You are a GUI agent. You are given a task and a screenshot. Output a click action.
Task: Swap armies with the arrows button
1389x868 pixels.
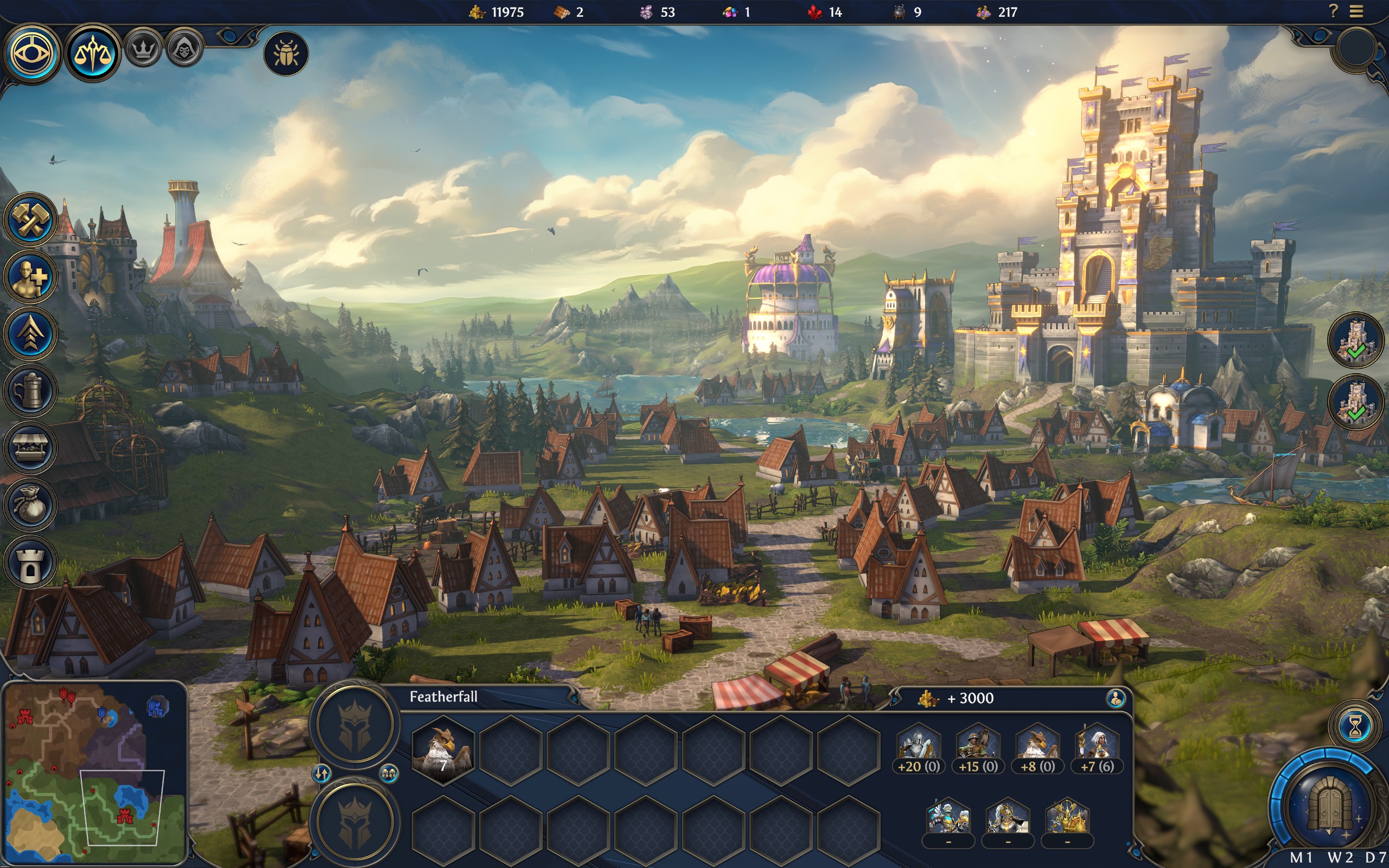coord(321,774)
